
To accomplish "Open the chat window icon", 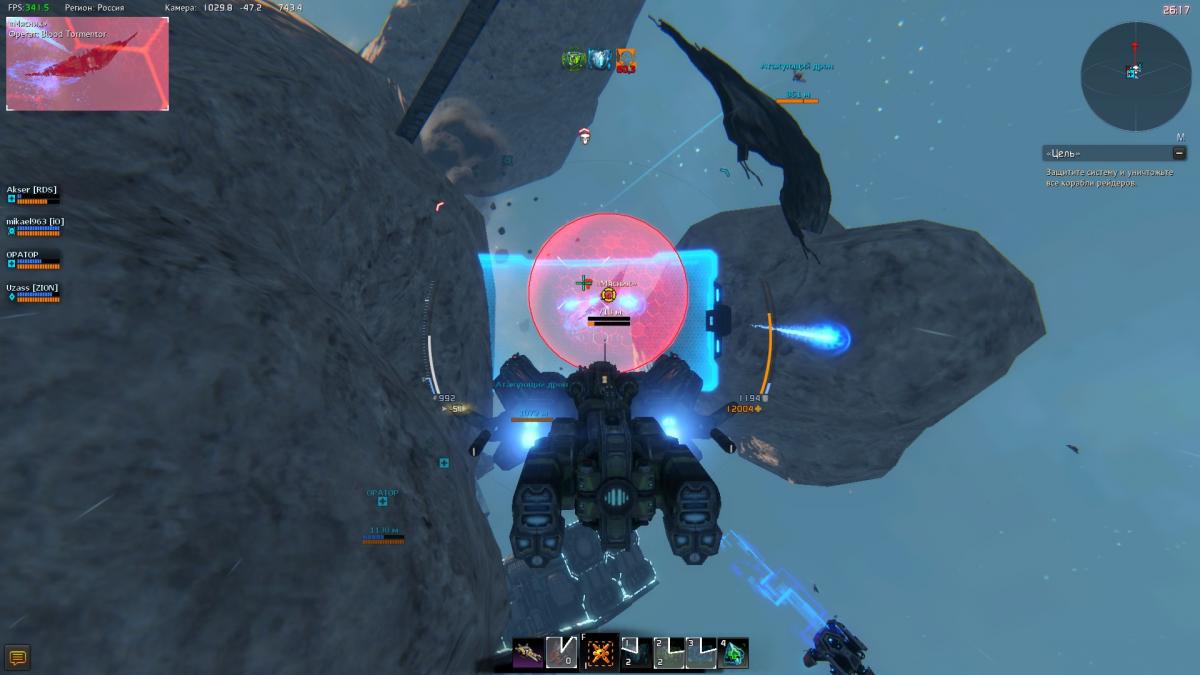I will pos(17,657).
